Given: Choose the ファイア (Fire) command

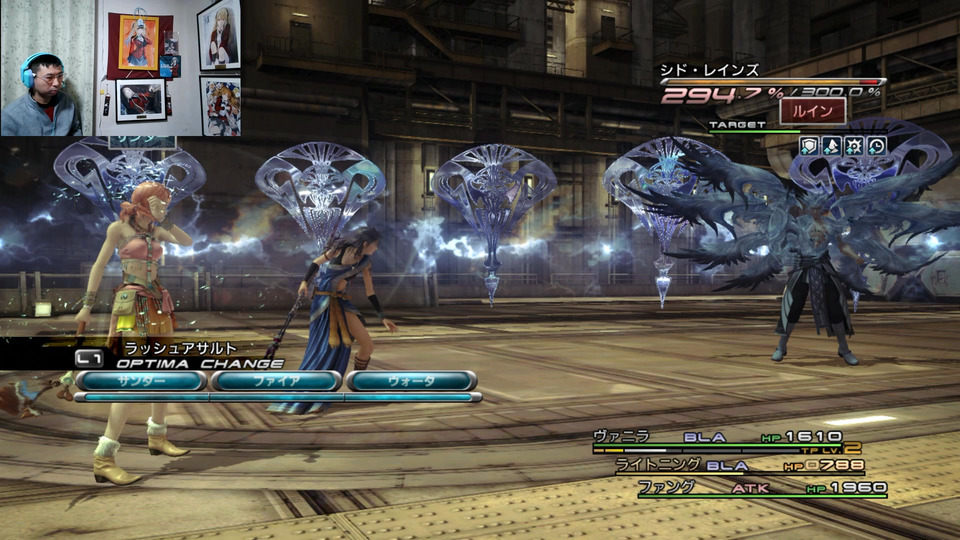Looking at the screenshot, I should coord(276,381).
